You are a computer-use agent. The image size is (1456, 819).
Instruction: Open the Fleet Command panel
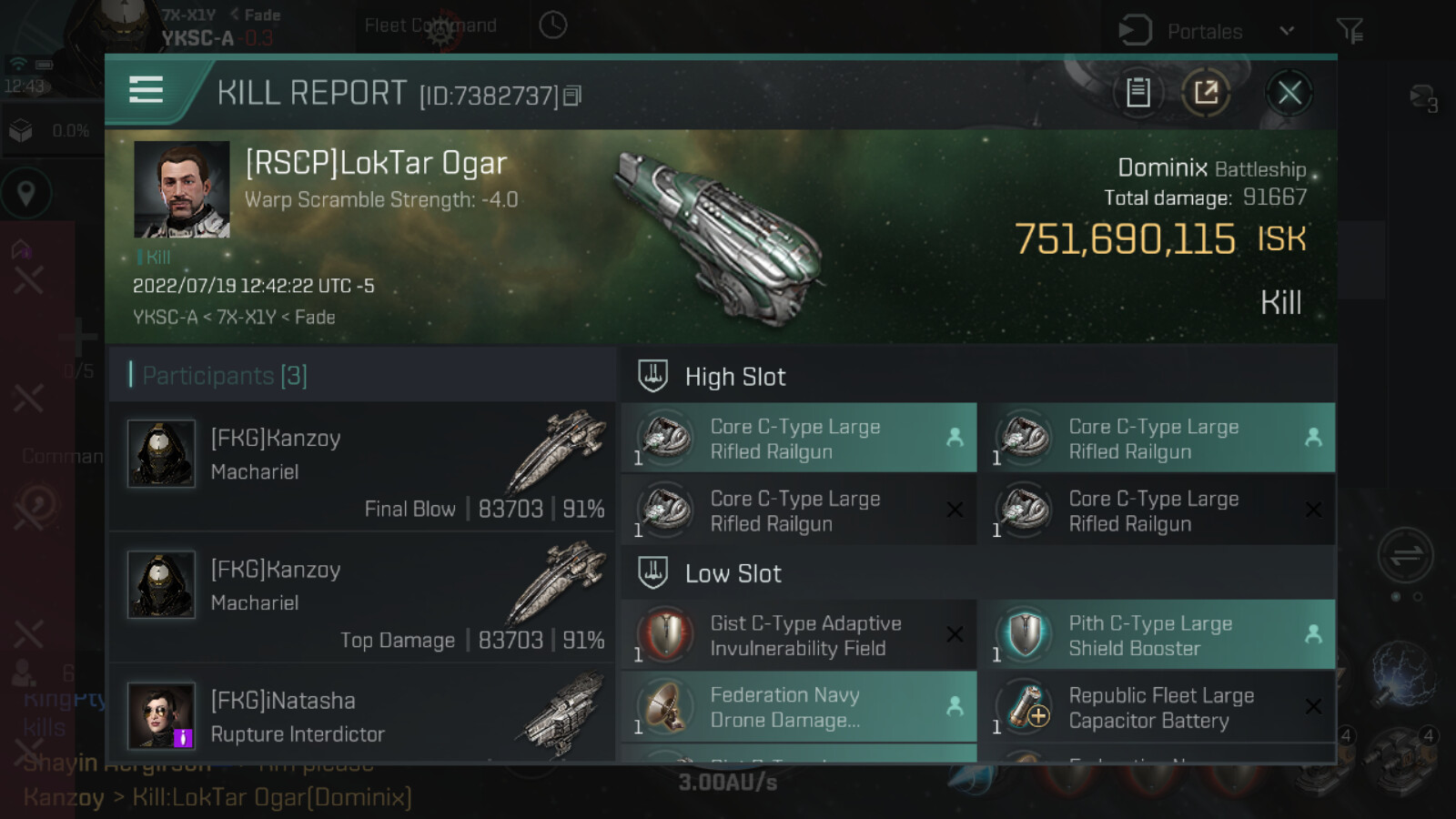coord(430,26)
